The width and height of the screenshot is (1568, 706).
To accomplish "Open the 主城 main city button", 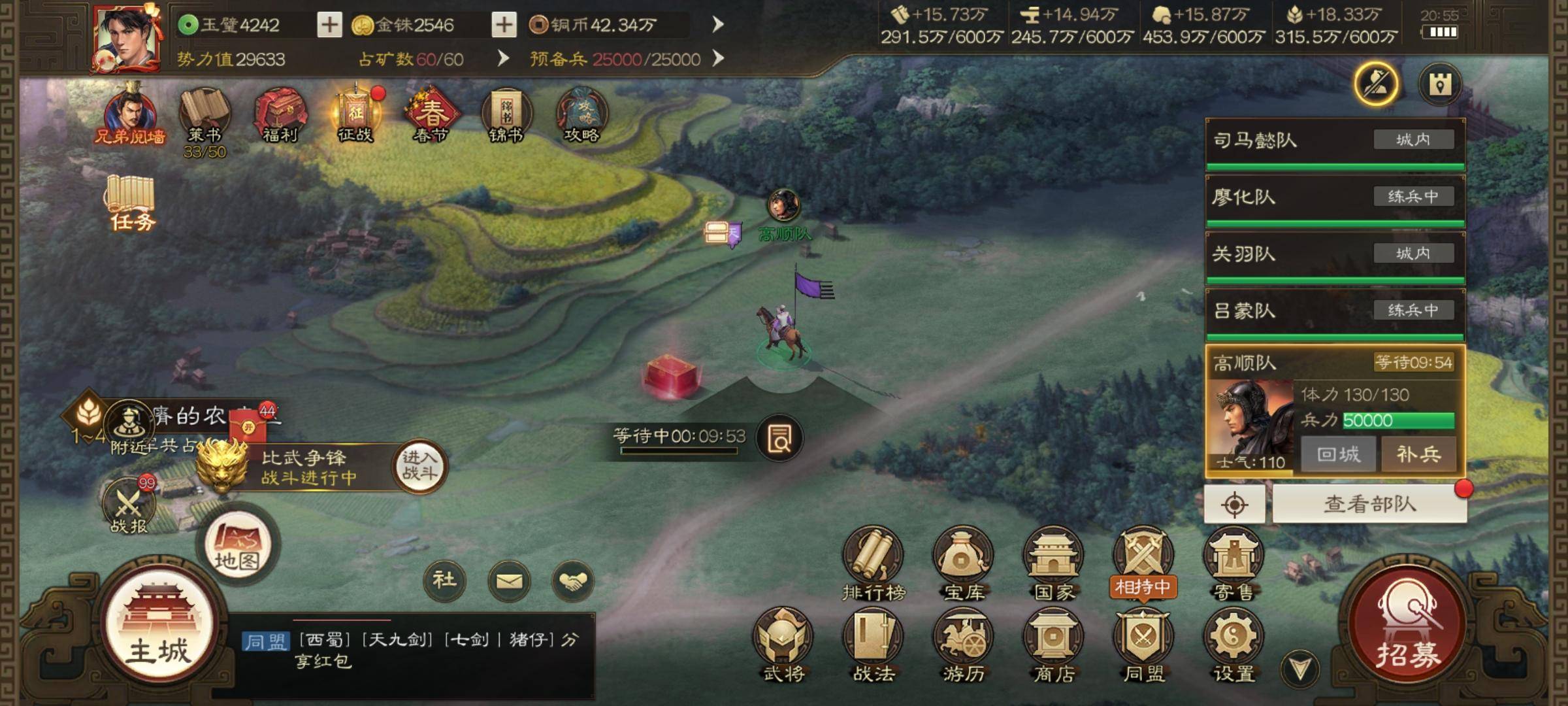I will (159, 629).
